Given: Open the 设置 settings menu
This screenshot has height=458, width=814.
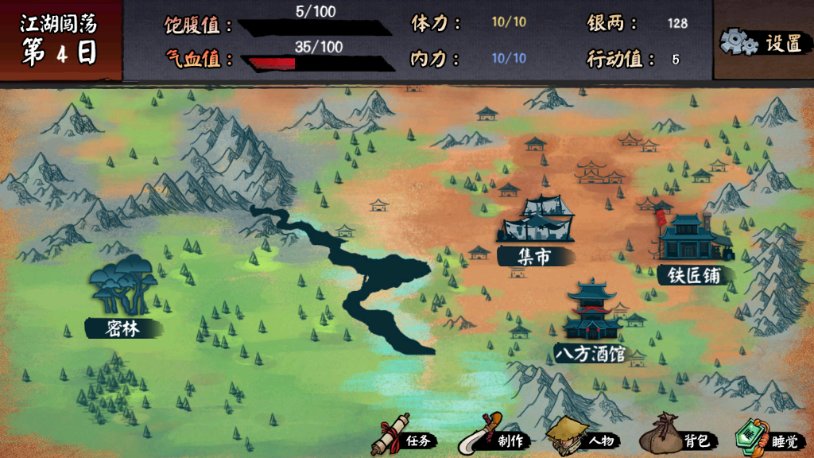Looking at the screenshot, I should (x=764, y=43).
